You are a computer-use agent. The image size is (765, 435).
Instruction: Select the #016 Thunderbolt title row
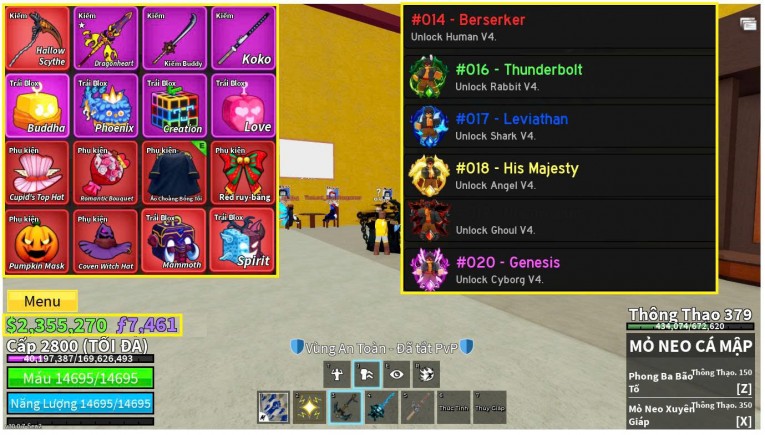click(559, 77)
